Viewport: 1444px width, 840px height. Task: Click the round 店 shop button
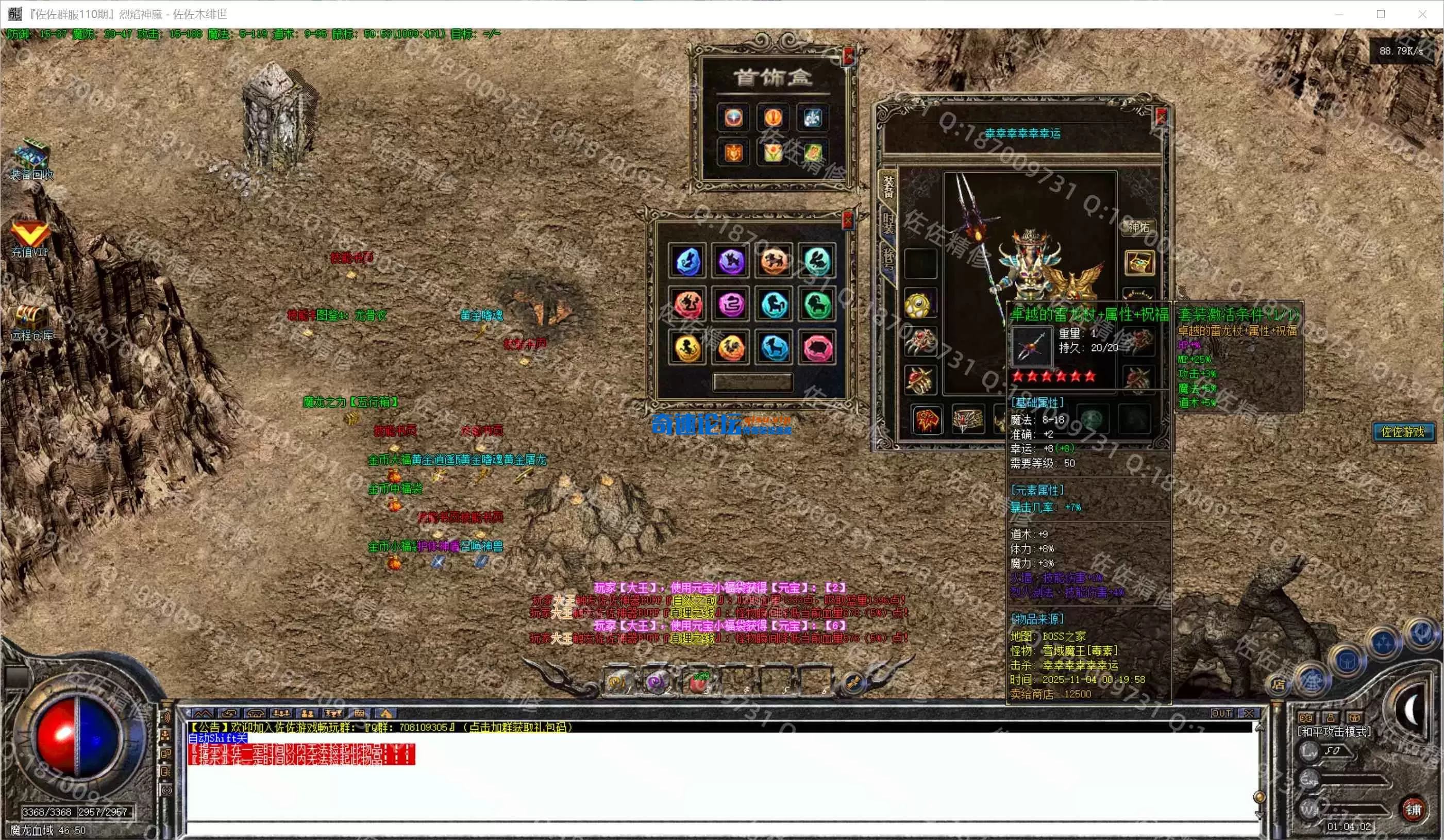[x=1278, y=683]
